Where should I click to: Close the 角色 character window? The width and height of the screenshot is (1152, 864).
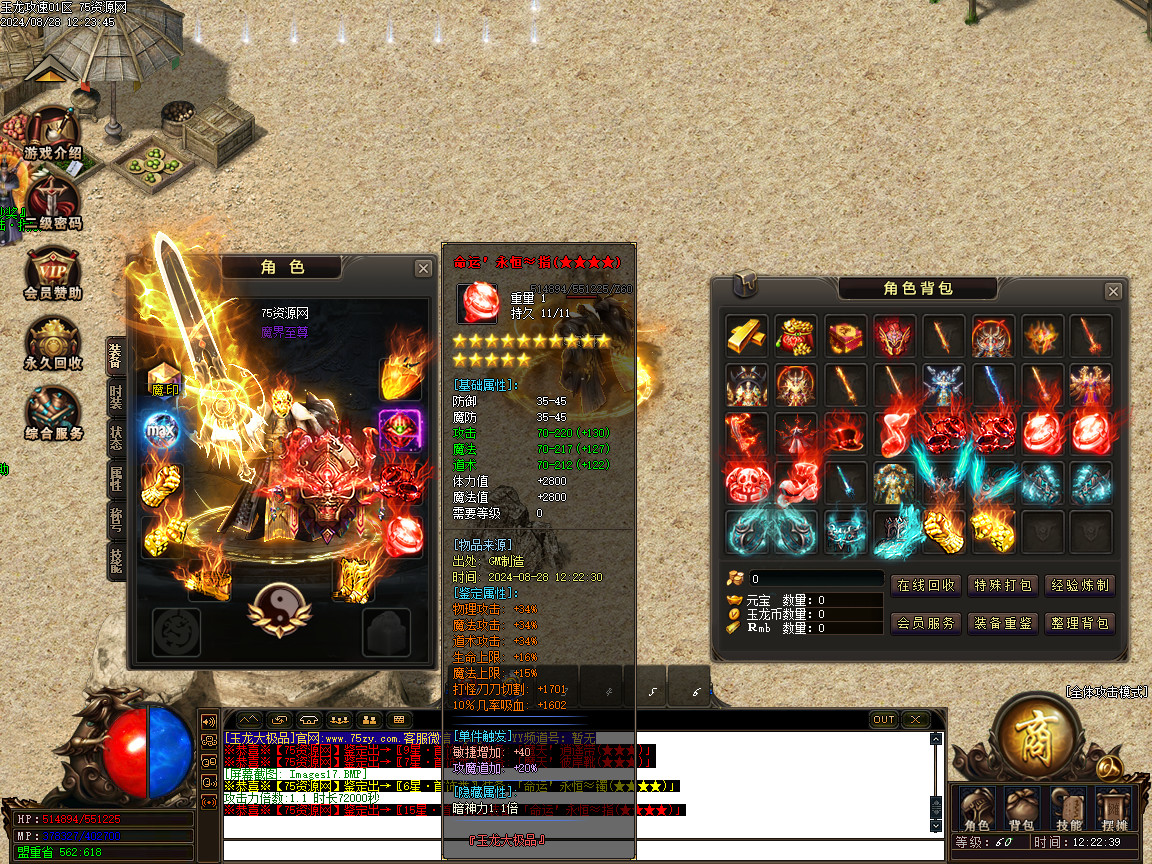(x=423, y=268)
